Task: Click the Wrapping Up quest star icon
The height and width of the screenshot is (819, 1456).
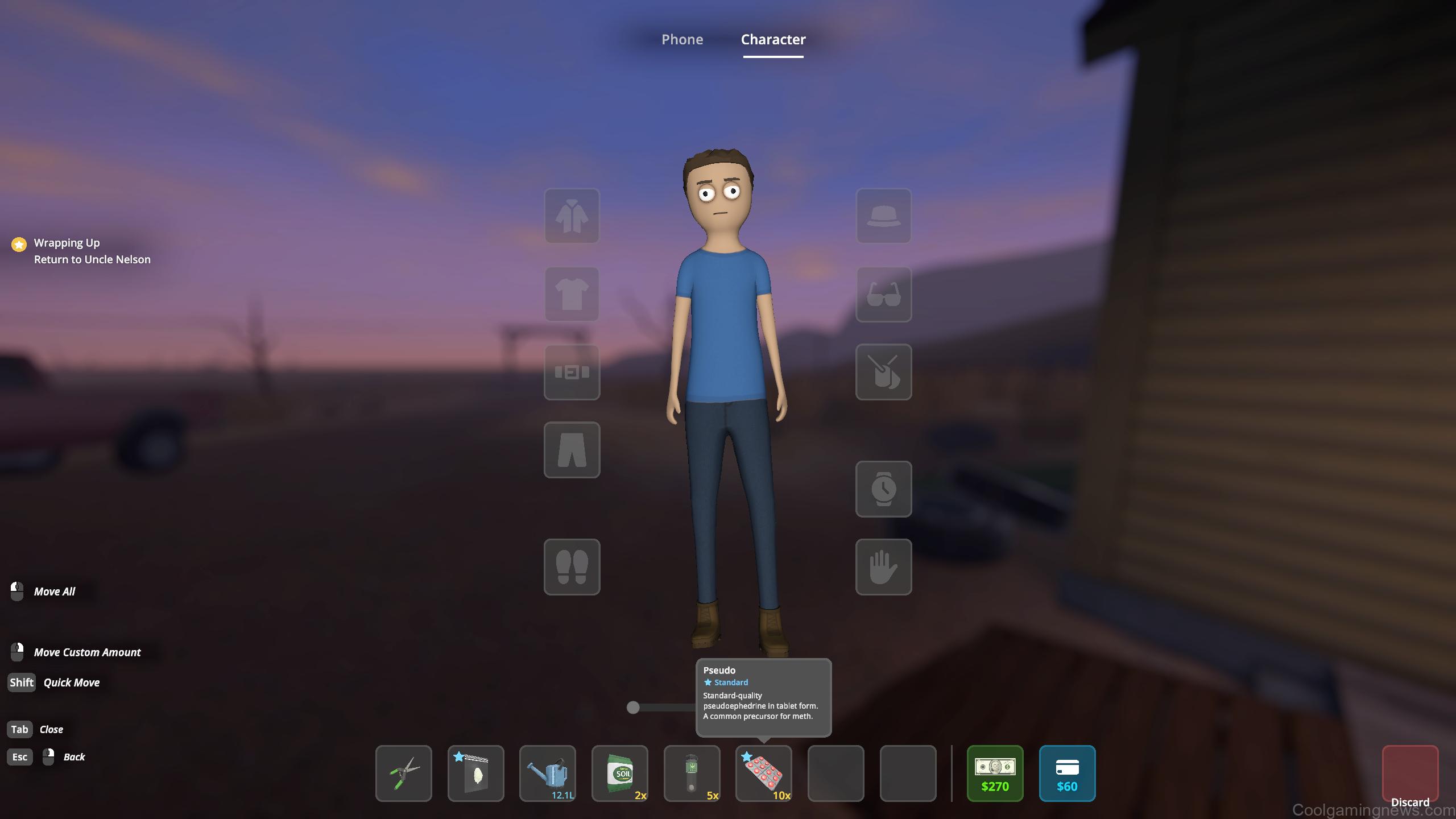Action: tap(19, 245)
